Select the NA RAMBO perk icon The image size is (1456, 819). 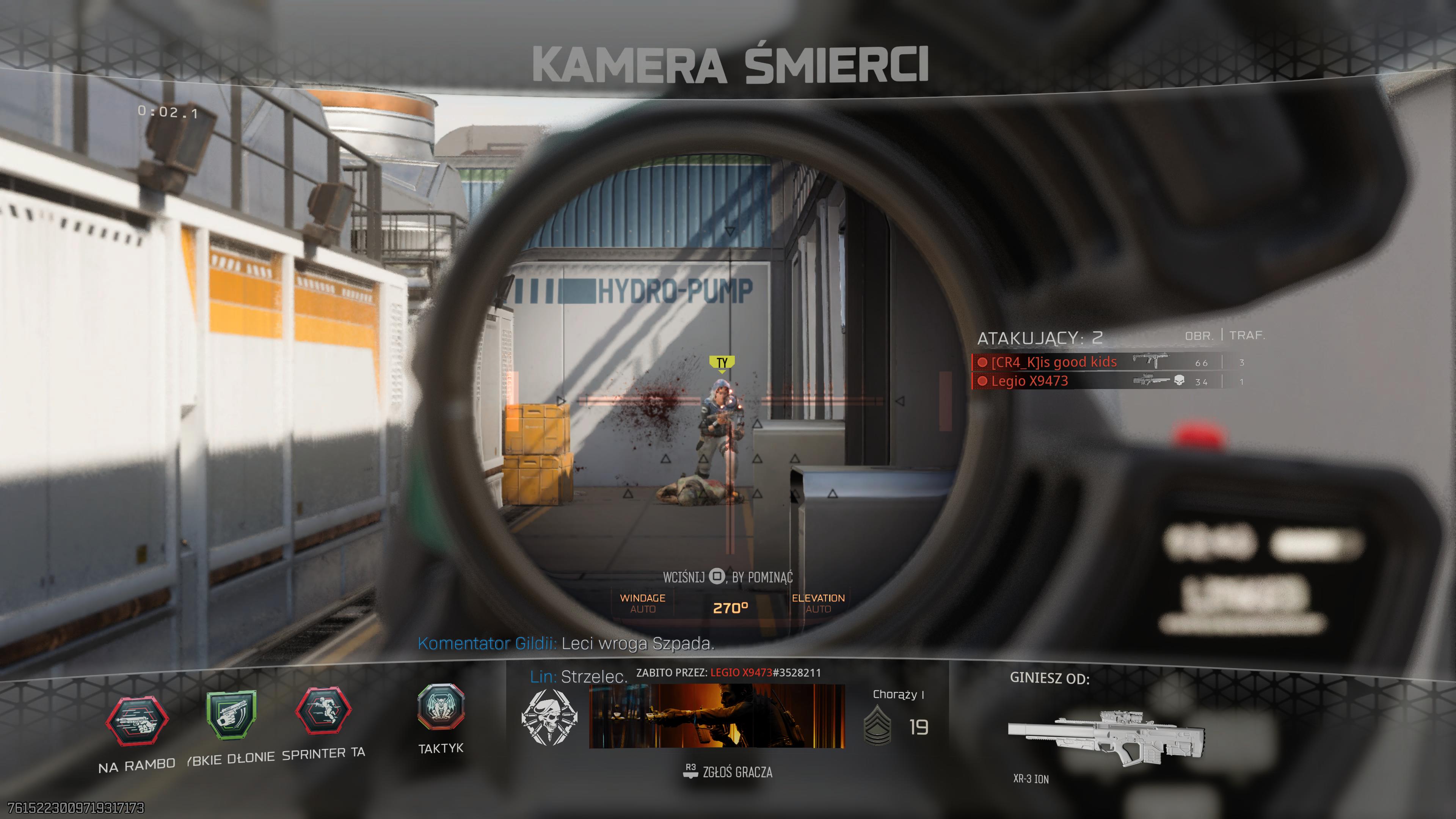tap(137, 721)
